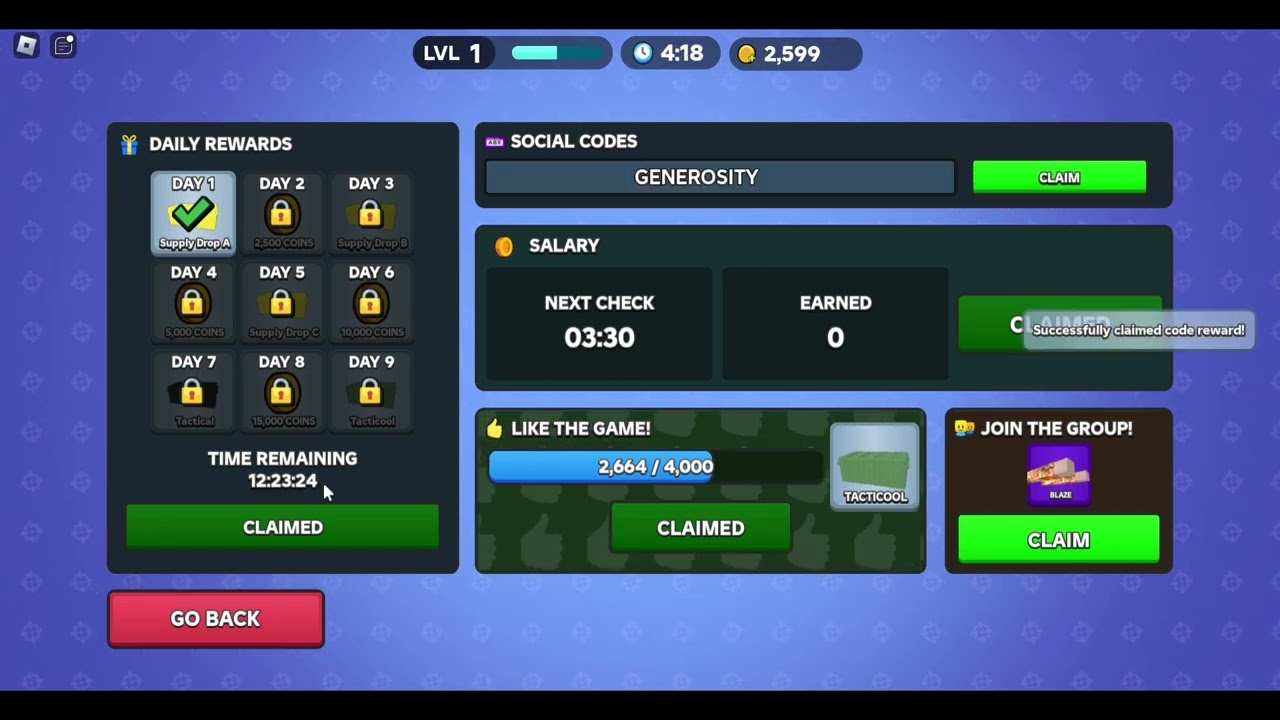The image size is (1280, 720).
Task: Click the TACTICOOL like thumbnail
Action: pos(874,463)
